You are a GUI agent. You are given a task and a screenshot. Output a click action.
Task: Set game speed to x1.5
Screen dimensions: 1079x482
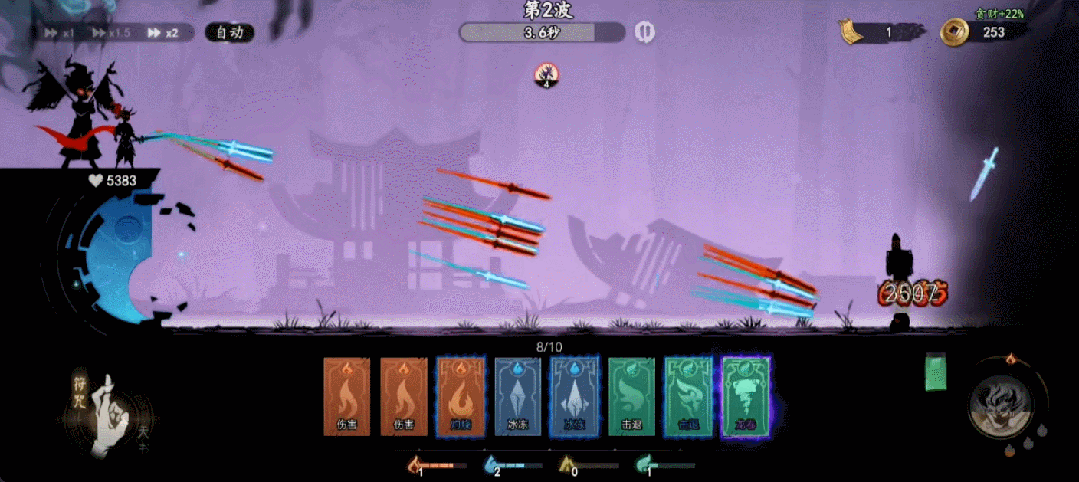112,33
